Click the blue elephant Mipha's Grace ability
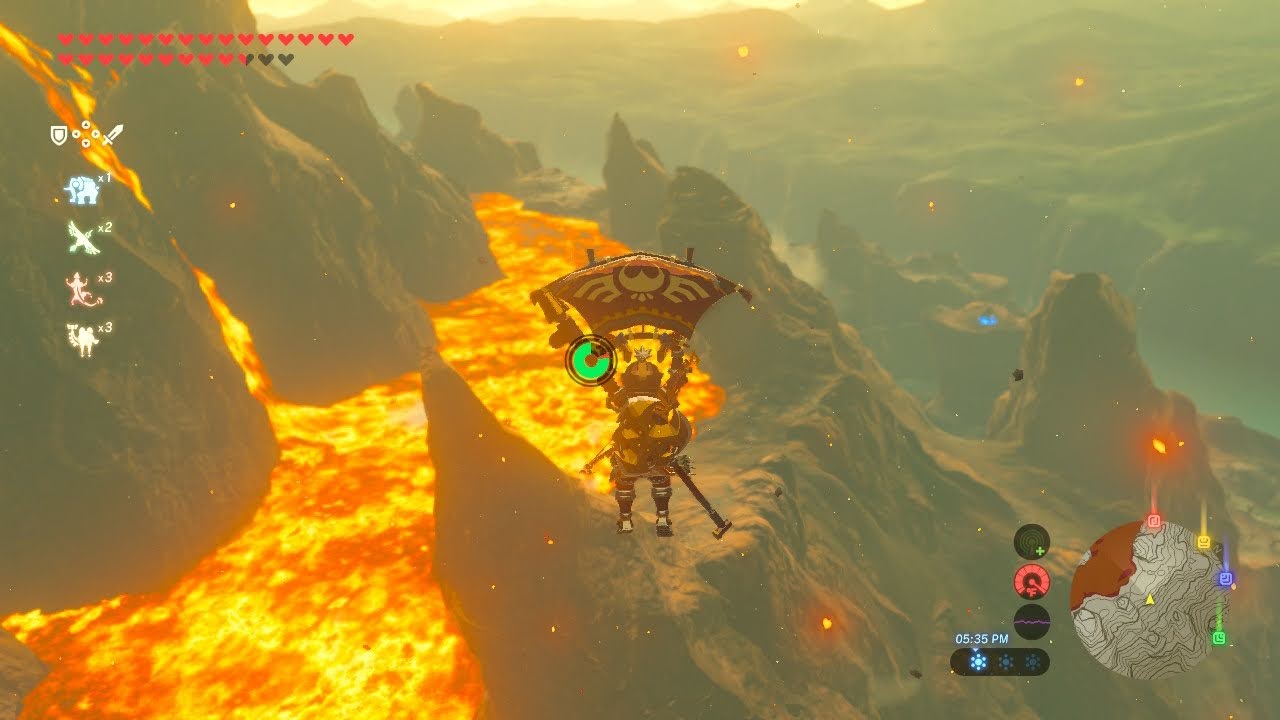The image size is (1280, 720). coord(82,190)
